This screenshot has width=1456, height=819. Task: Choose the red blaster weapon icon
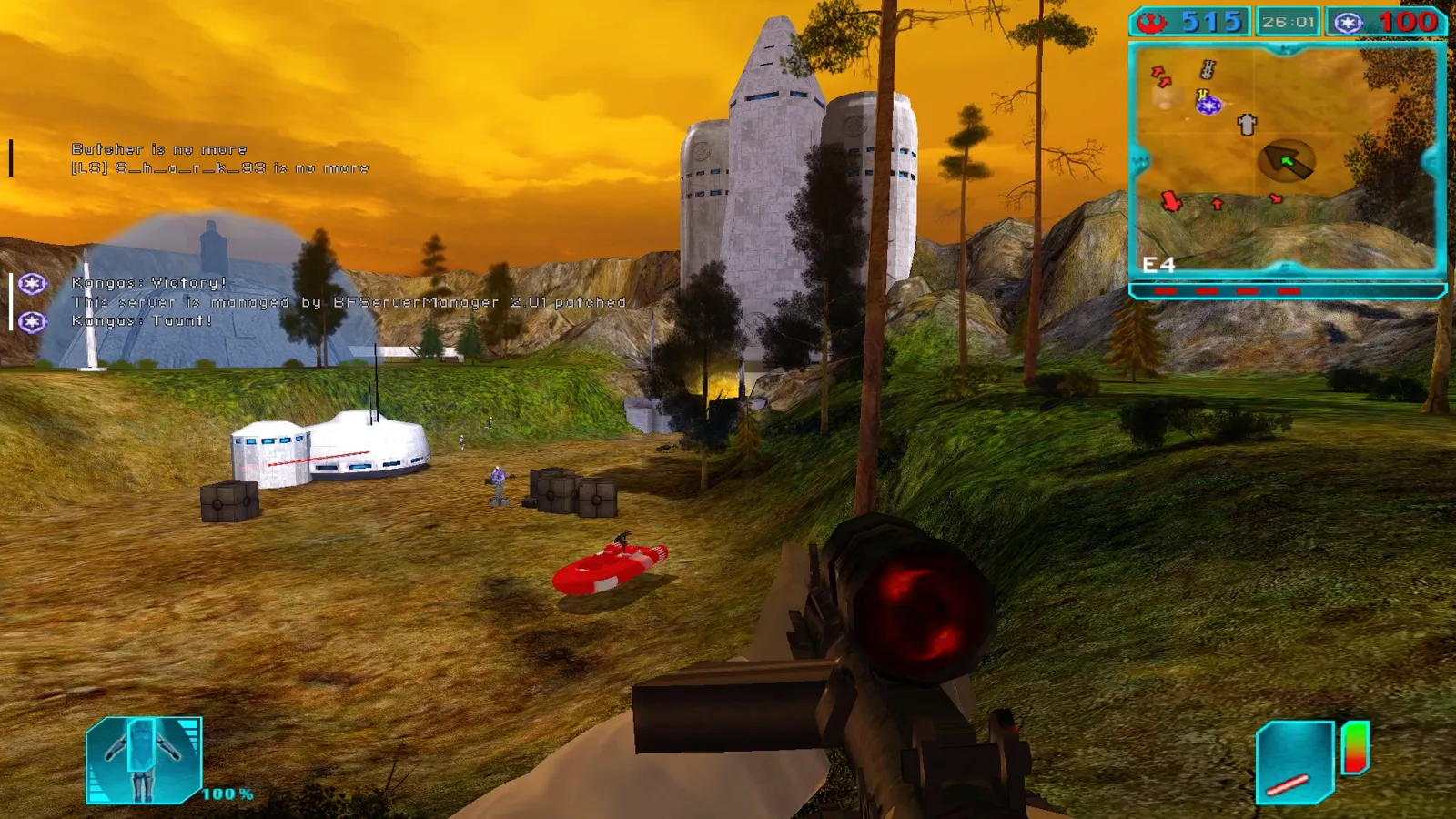click(1293, 763)
